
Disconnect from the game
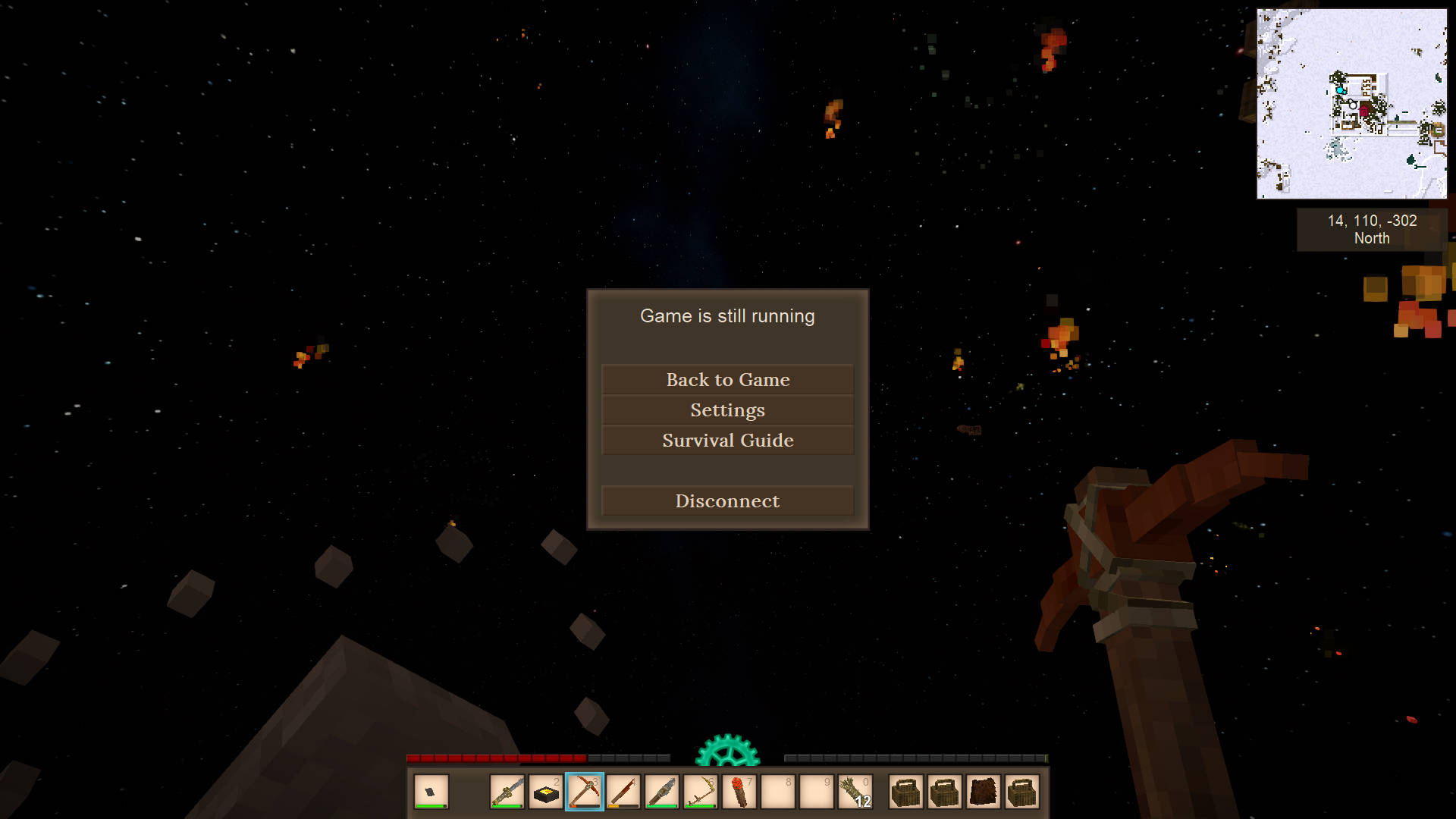coord(727,500)
